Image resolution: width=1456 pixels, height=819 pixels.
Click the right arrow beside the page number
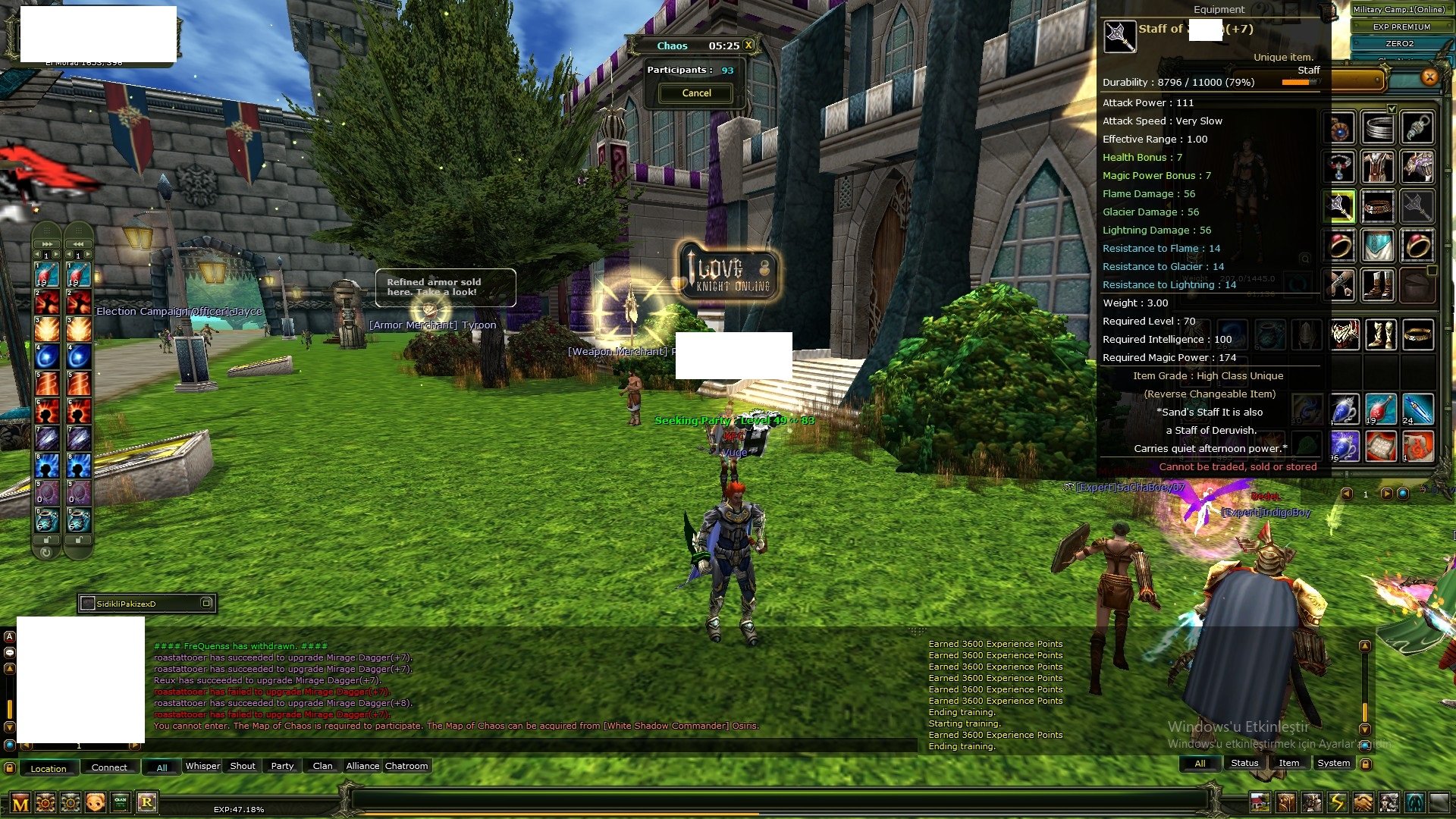pyautogui.click(x=1387, y=494)
